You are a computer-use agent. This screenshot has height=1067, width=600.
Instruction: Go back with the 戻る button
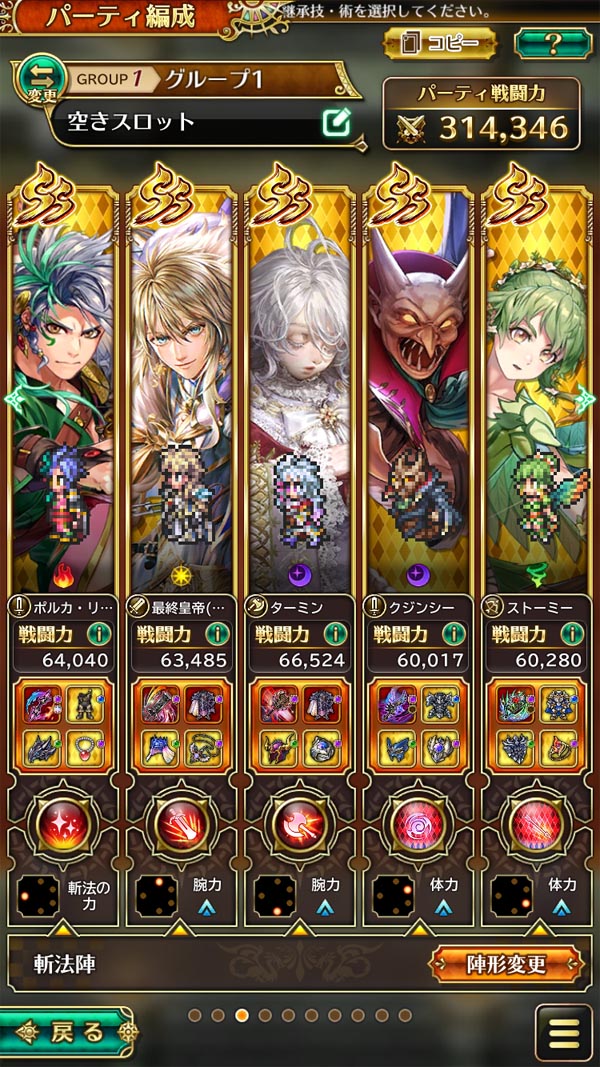(66, 1032)
